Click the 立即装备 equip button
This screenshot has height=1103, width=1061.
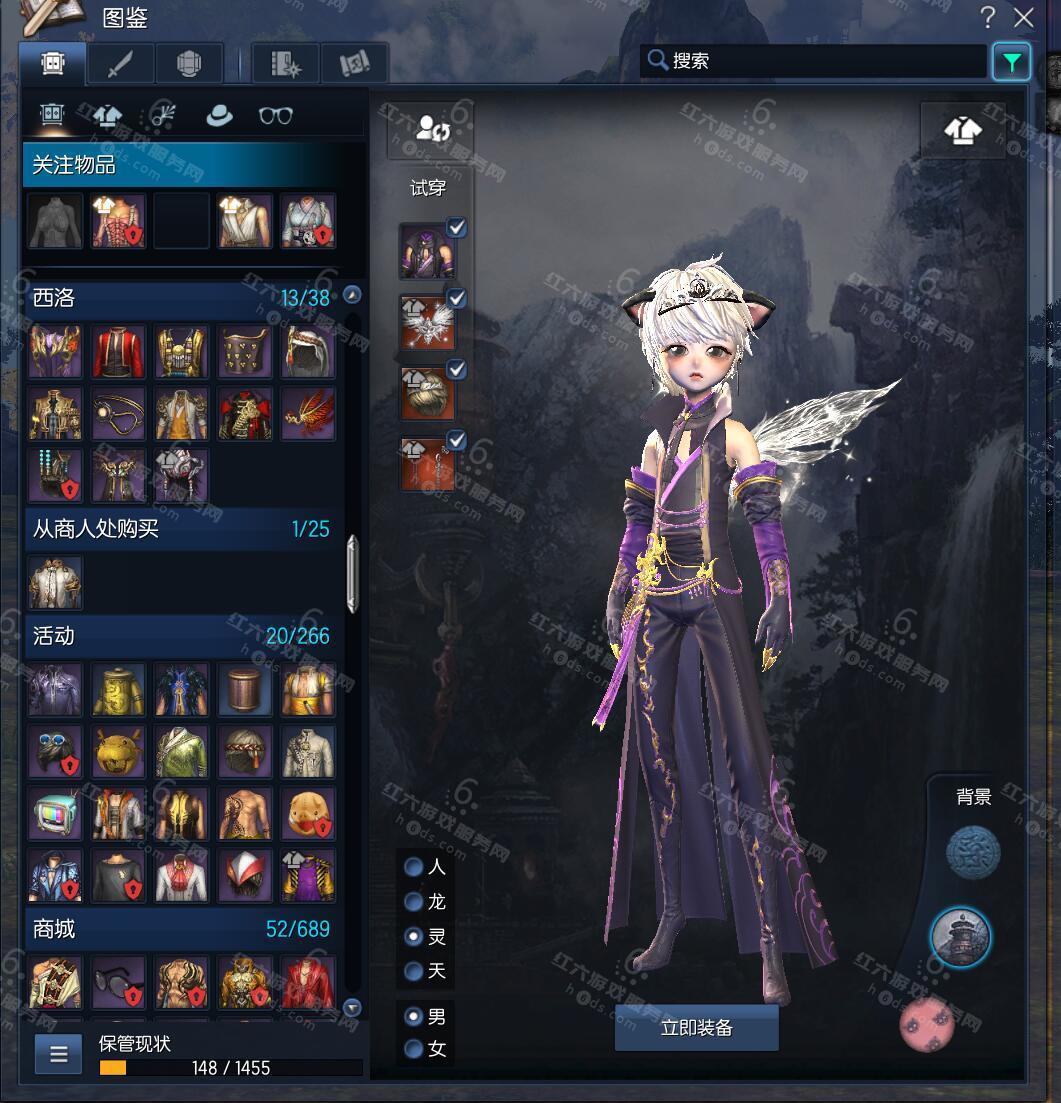click(696, 1028)
